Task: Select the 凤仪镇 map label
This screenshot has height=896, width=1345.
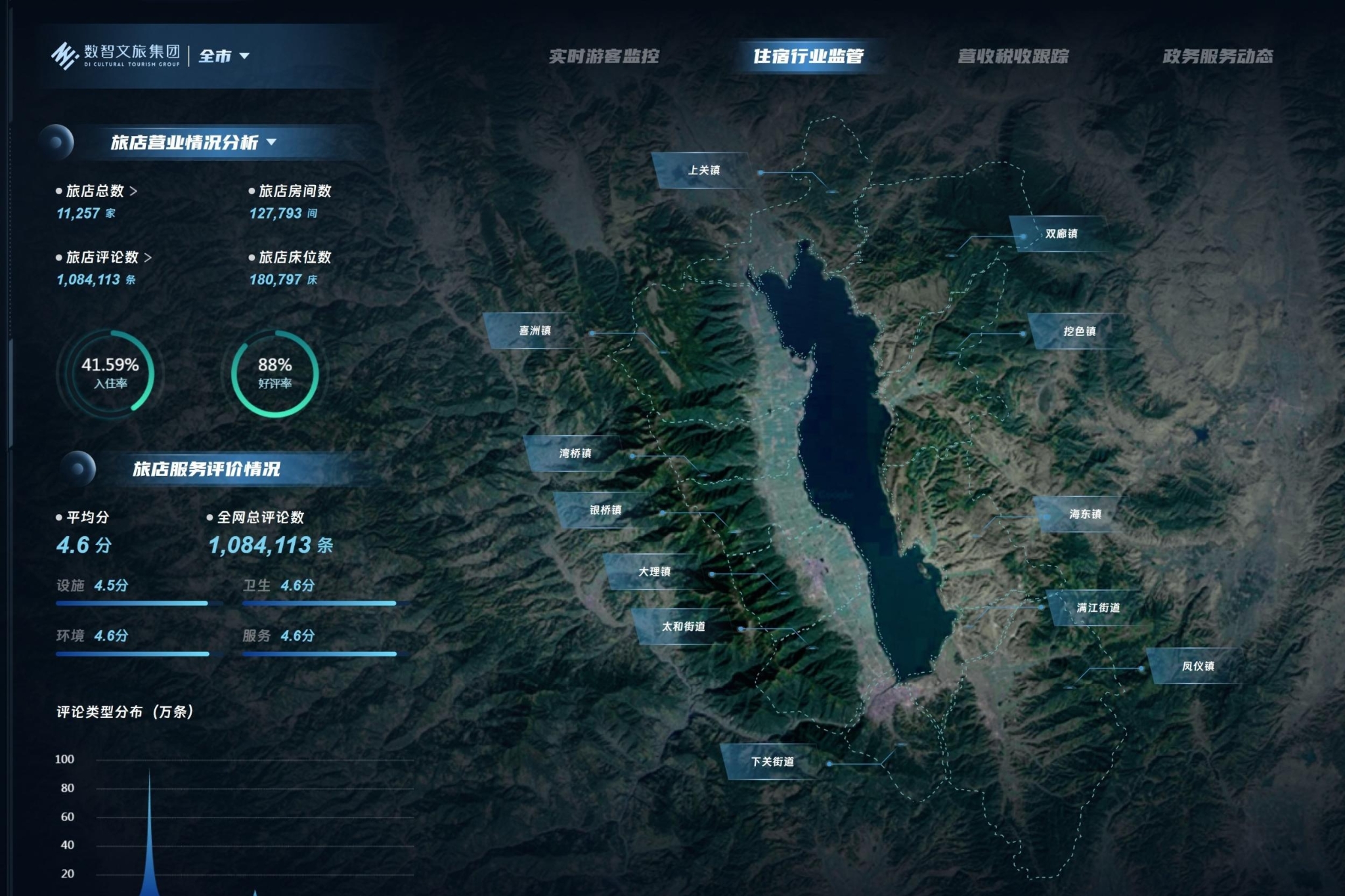Action: point(1197,666)
